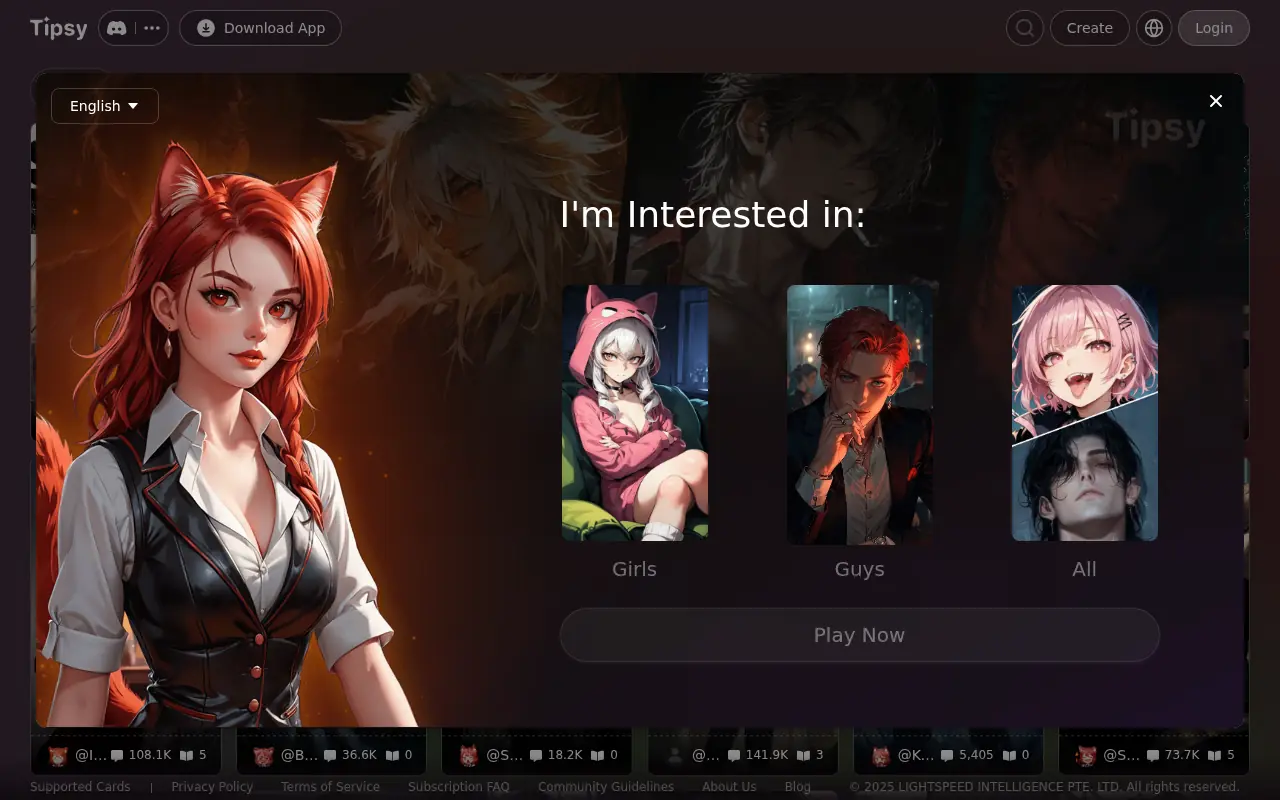Open the Subscription FAQ page
Screen dimensions: 1280x800
458,787
